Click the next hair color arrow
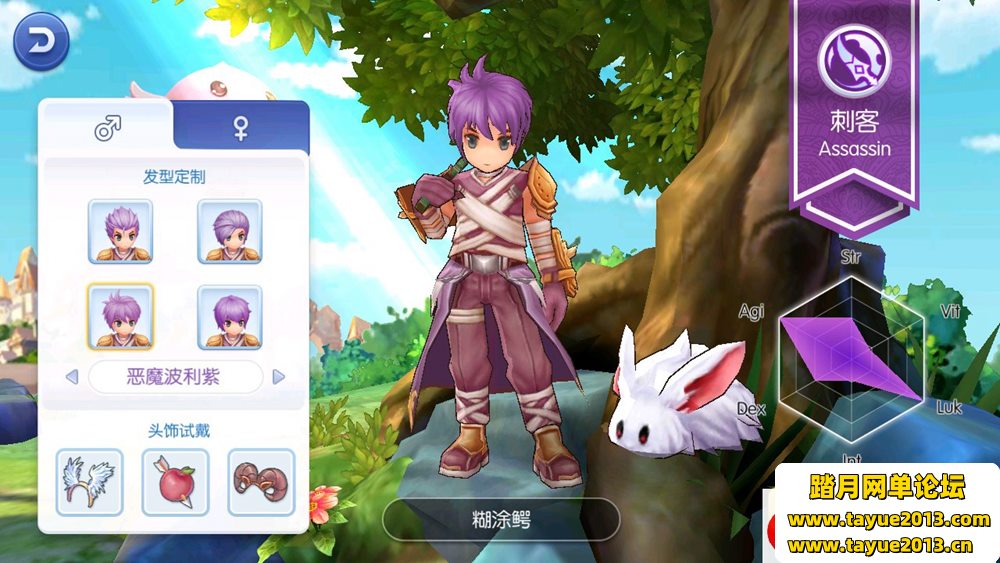 (279, 377)
